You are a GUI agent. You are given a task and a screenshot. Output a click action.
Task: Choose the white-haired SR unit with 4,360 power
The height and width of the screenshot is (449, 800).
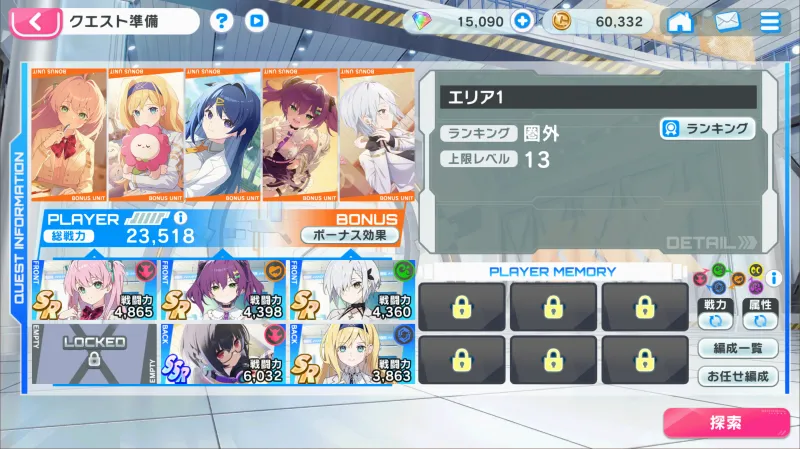click(352, 289)
